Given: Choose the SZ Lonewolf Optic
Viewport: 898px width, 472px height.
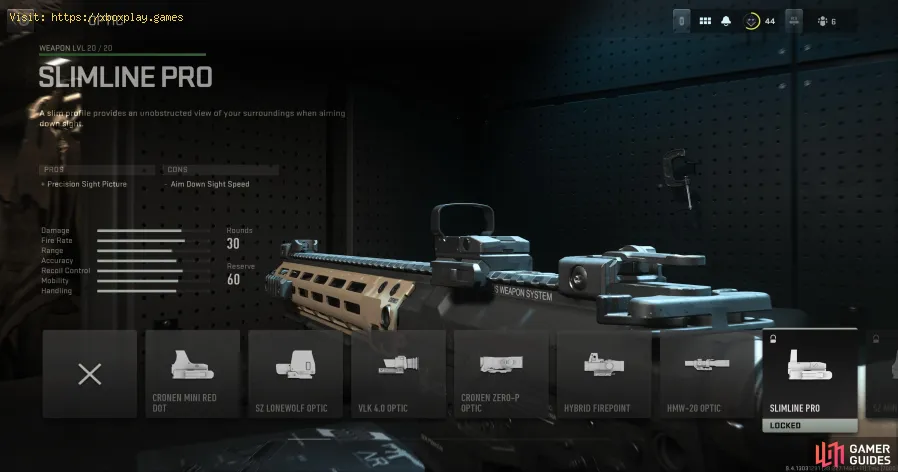Looking at the screenshot, I should coord(296,375).
